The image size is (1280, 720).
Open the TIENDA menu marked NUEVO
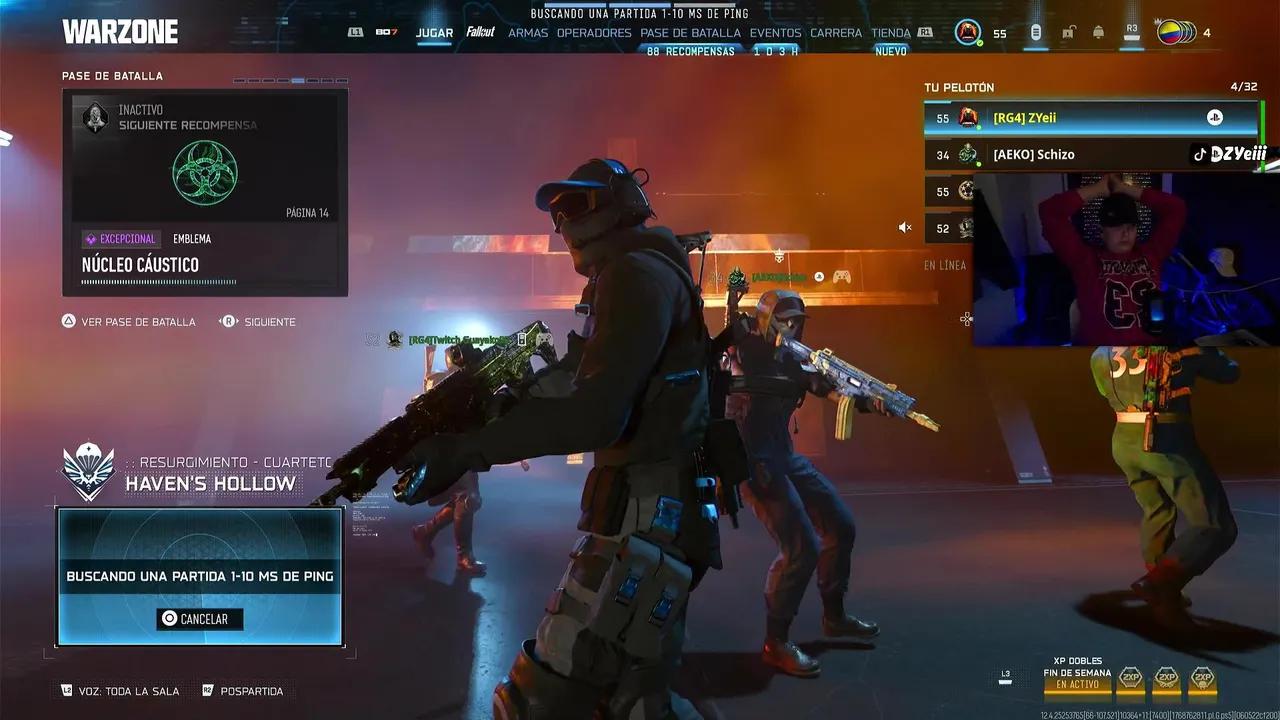tap(889, 32)
